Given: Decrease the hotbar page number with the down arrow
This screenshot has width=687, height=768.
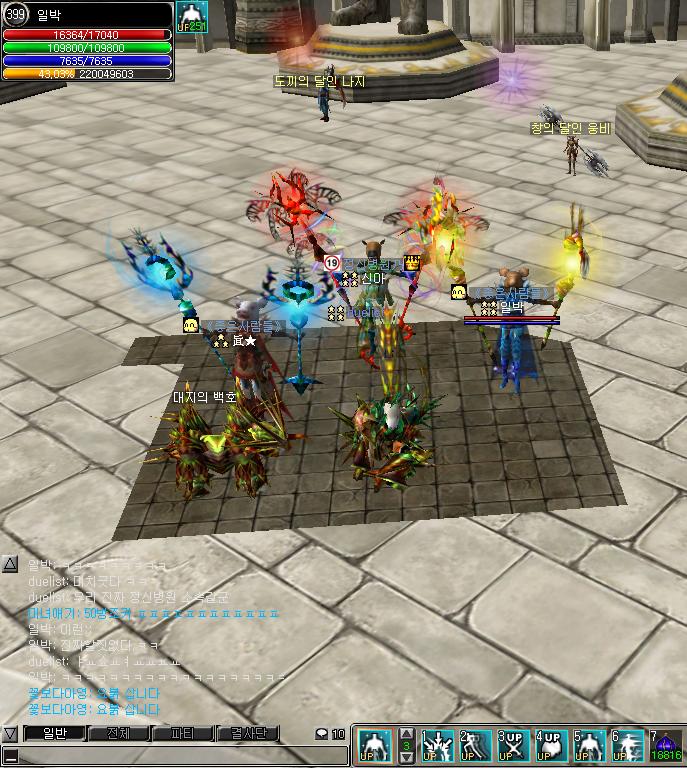Looking at the screenshot, I should [406, 759].
